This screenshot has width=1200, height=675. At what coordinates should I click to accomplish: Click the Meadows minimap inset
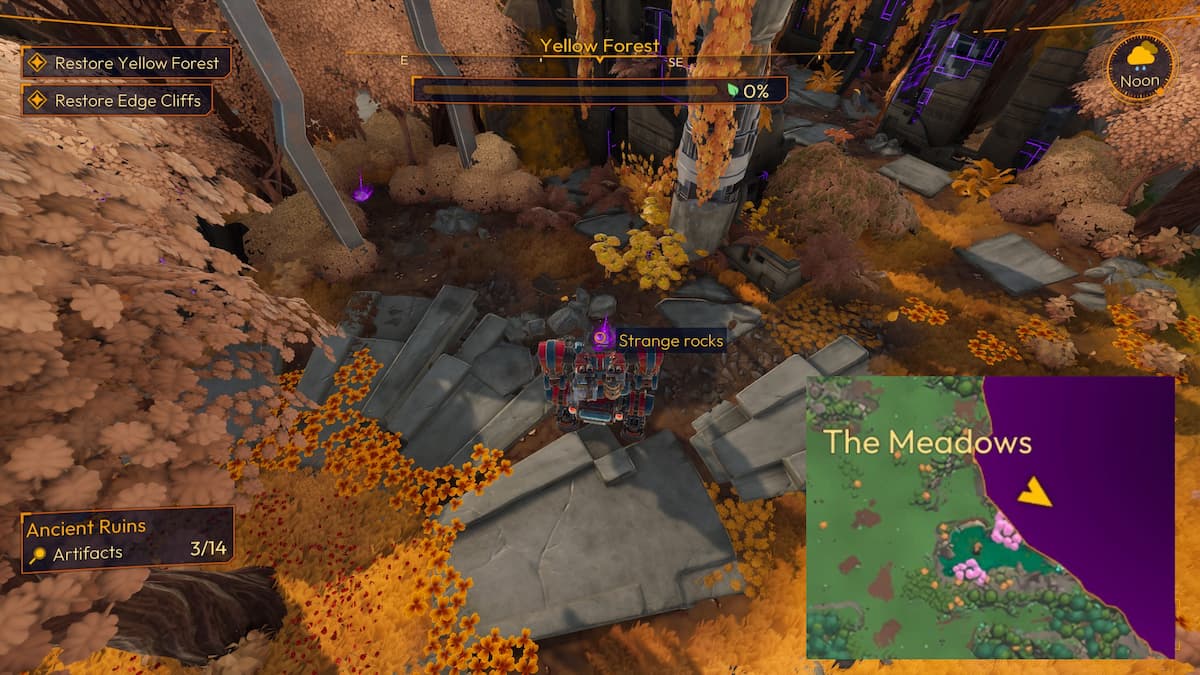click(990, 516)
